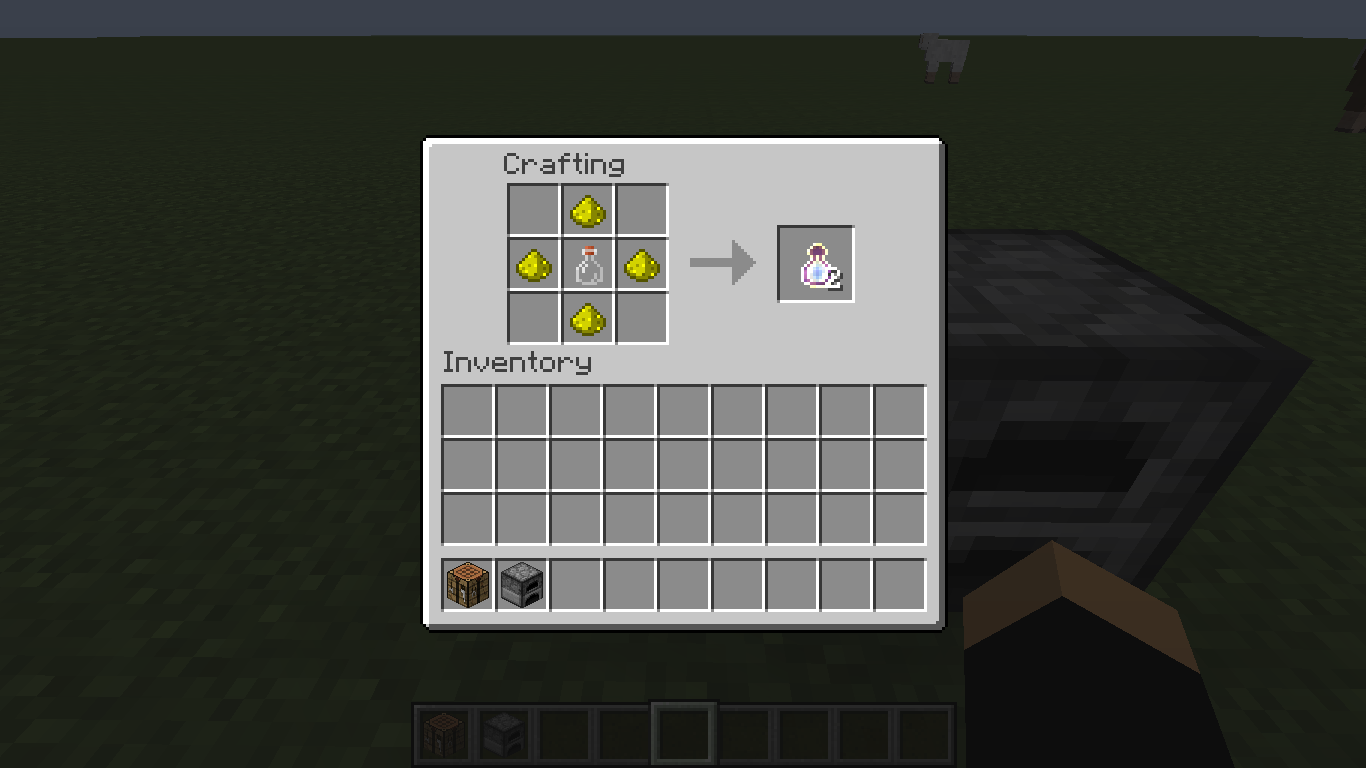Click the empty bottom-left crafting grid slot
The image size is (1366, 768).
pos(534,318)
